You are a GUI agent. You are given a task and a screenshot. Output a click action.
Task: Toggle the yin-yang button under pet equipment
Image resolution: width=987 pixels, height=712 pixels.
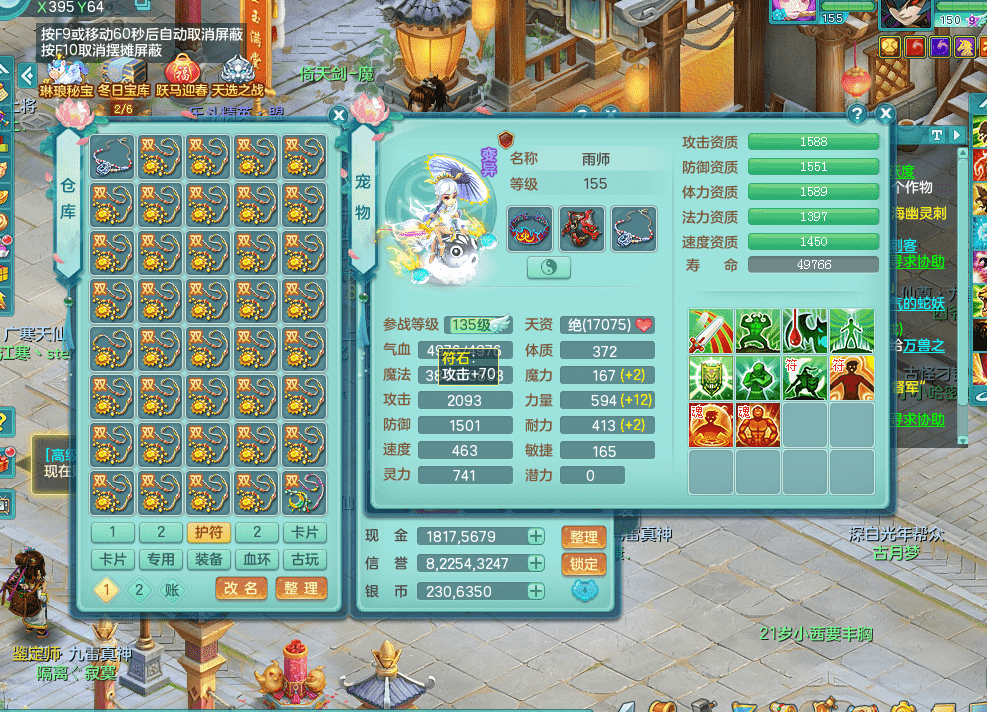[549, 268]
